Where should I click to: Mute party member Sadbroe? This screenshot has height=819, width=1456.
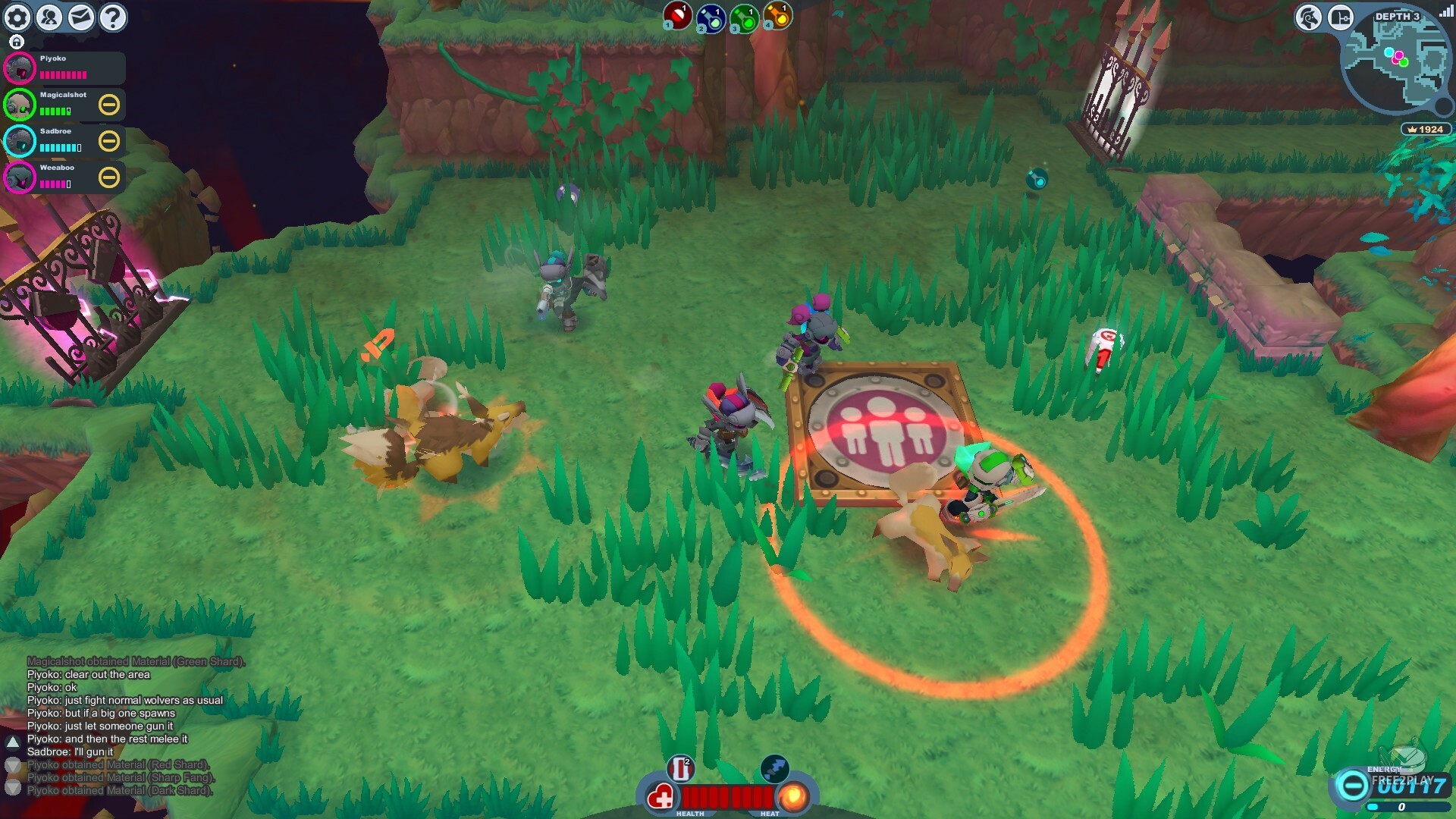coord(109,141)
